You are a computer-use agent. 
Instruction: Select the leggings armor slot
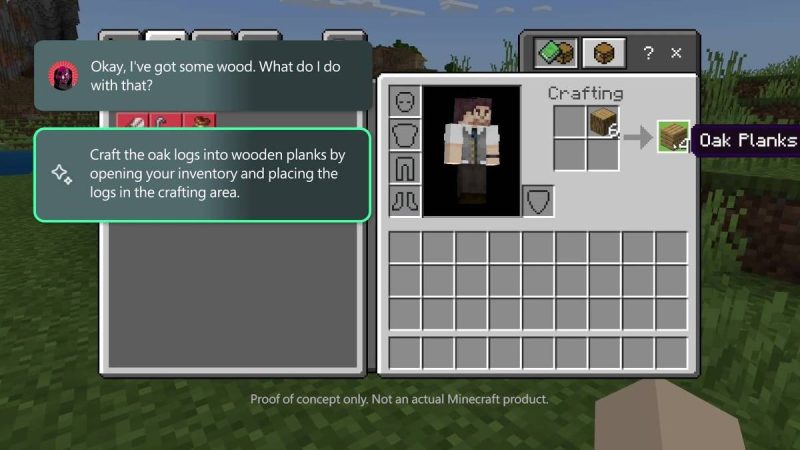tap(405, 166)
